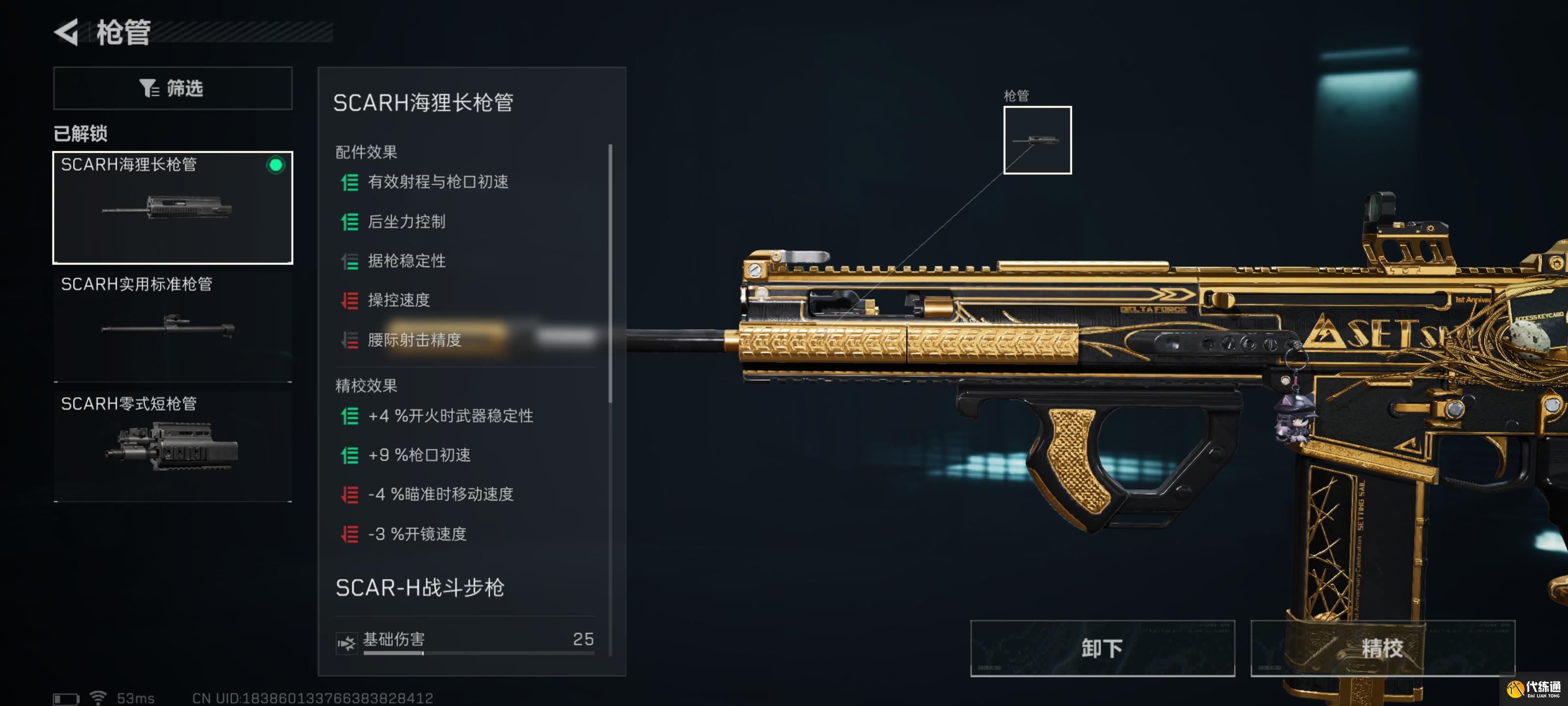Click the green icon next to +9 %枪口初速
The image size is (1568, 706).
[x=349, y=455]
